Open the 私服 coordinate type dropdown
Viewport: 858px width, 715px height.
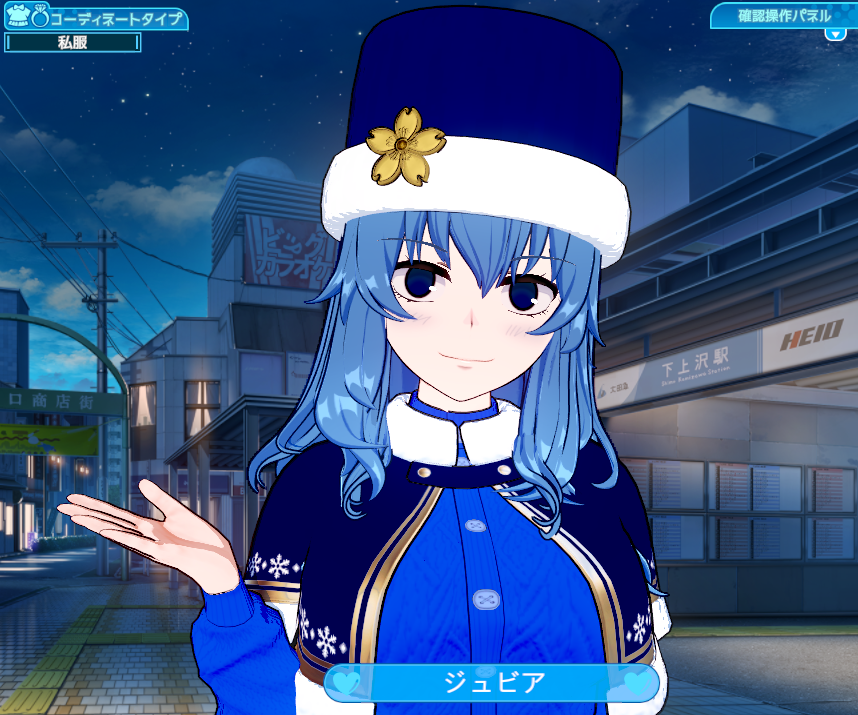pos(73,42)
